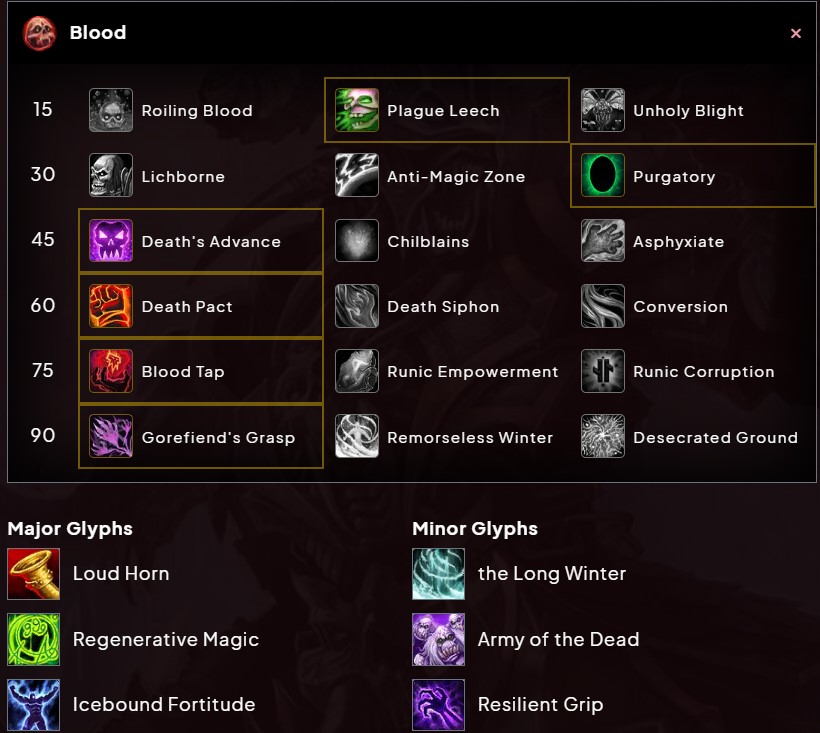Click the Loud Horn major glyph

pos(120,574)
